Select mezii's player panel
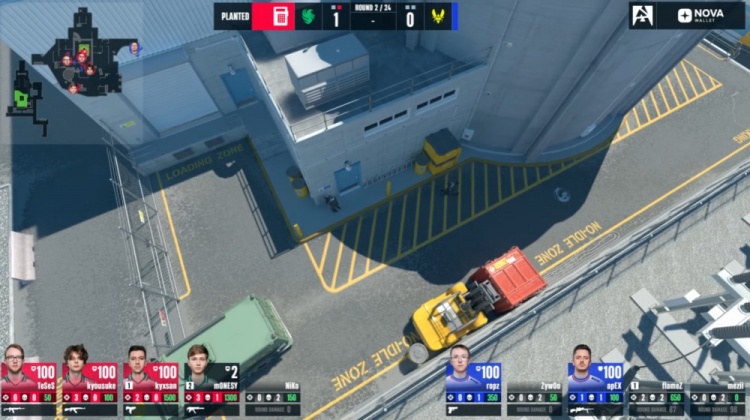This screenshot has height=420, width=750. point(719,397)
